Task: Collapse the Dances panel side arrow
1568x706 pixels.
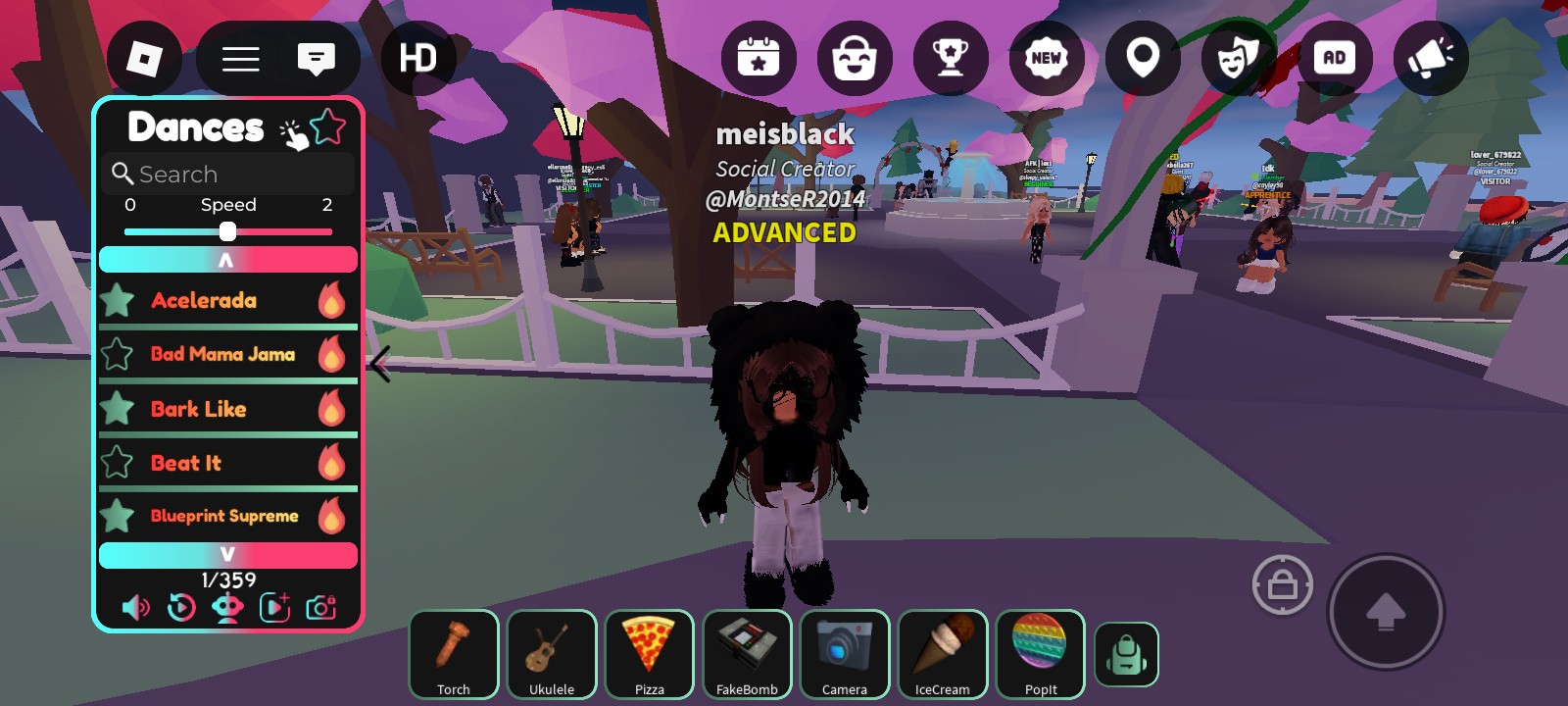Action: (380, 364)
